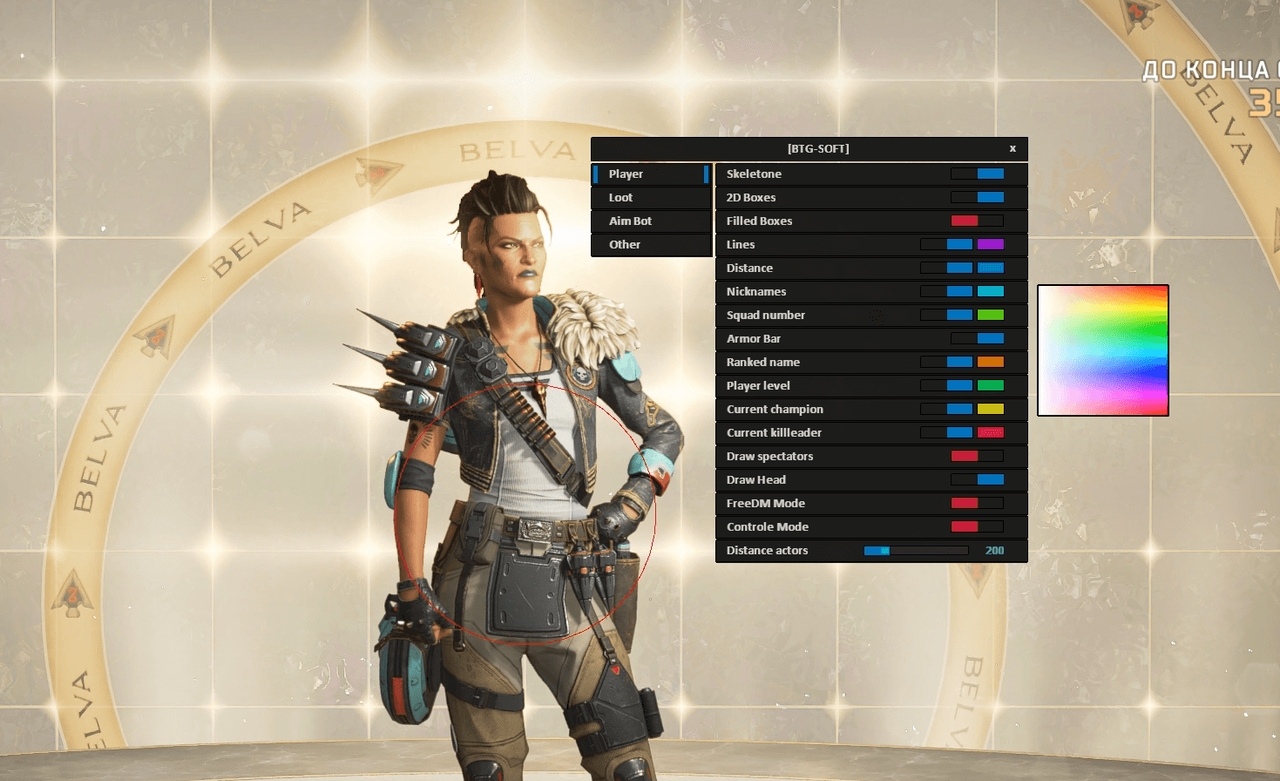The width and height of the screenshot is (1280, 781).
Task: Enable the Draw spectators option
Action: [x=975, y=456]
